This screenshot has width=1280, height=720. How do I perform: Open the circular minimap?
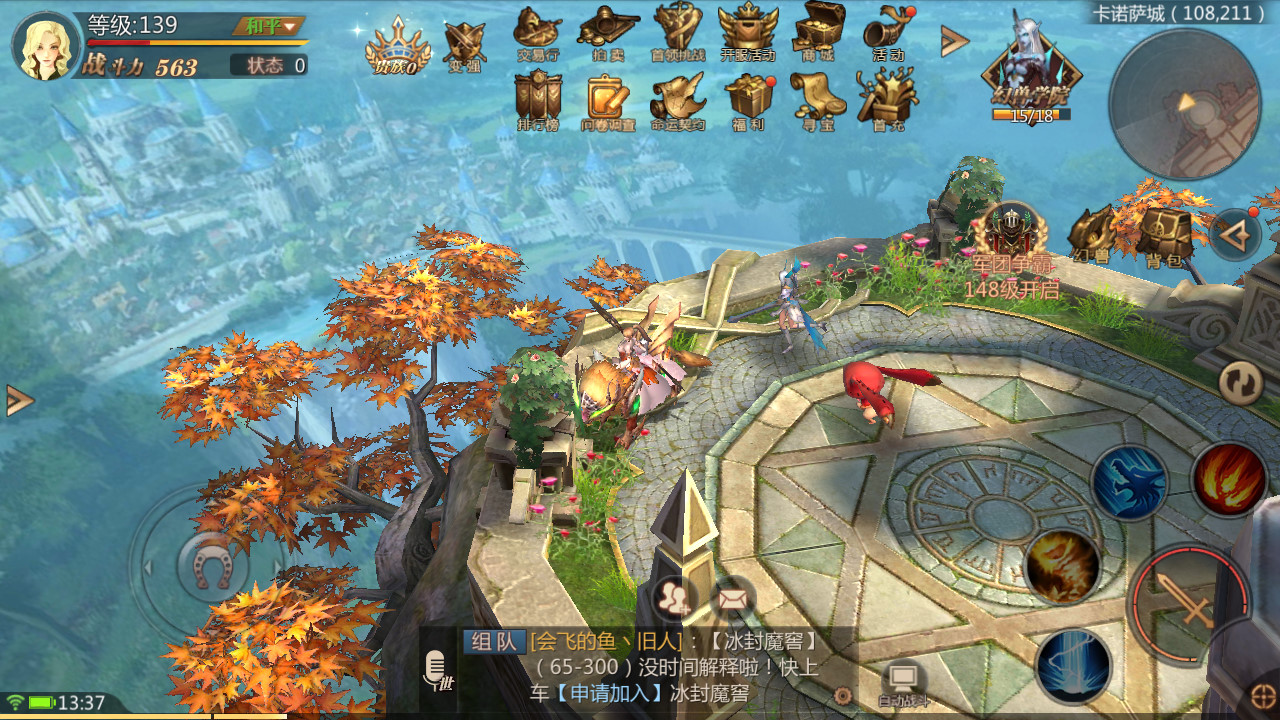coord(1184,105)
